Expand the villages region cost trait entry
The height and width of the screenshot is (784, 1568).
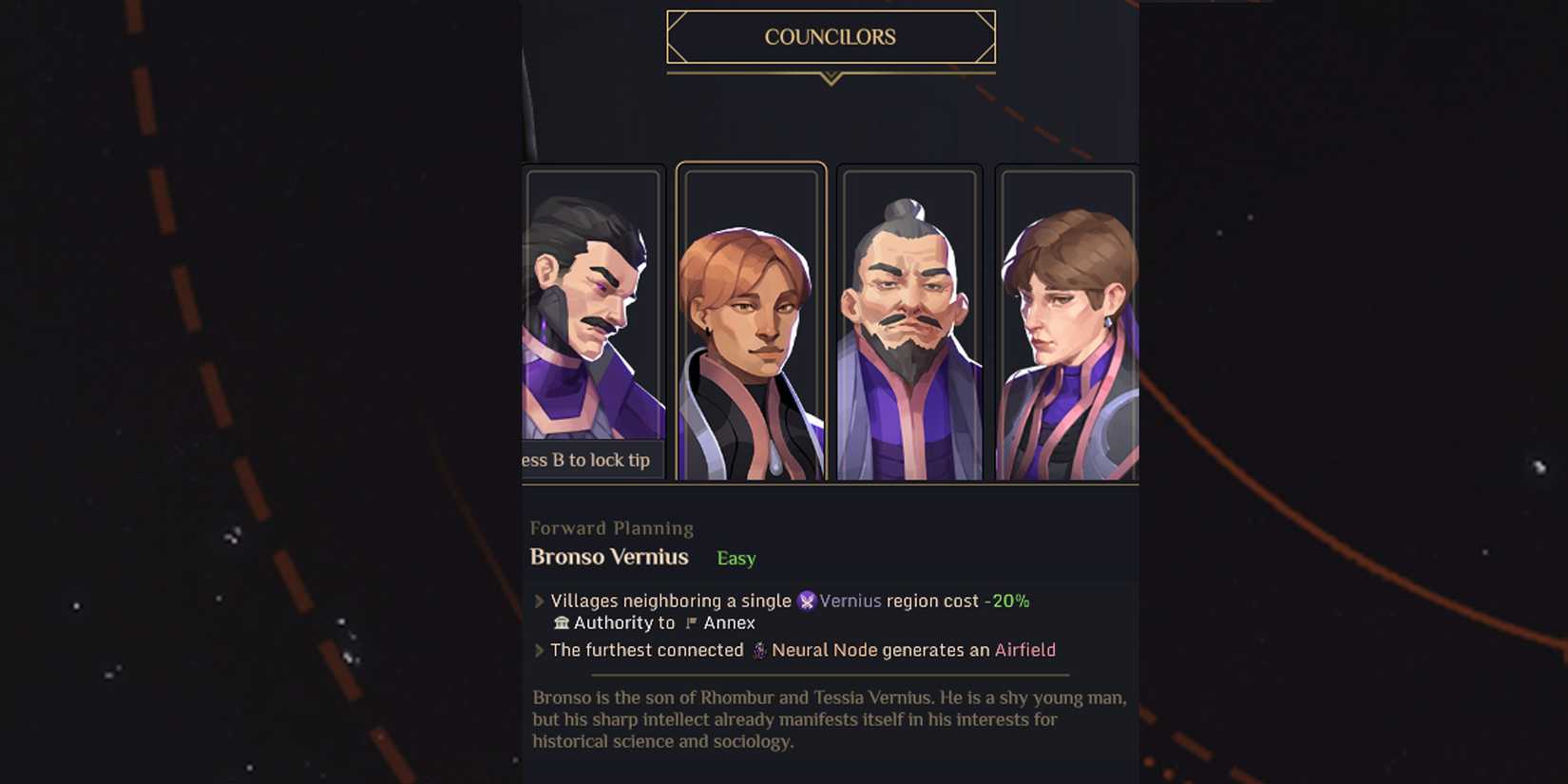(x=542, y=601)
